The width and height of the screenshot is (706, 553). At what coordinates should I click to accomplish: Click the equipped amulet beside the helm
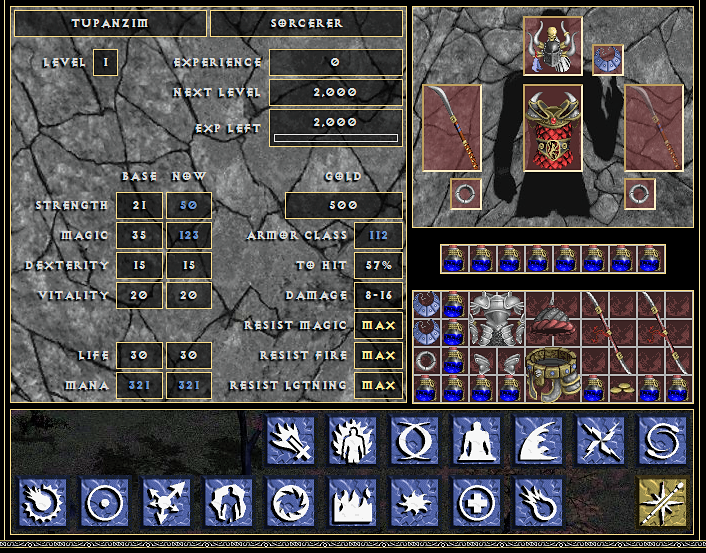[x=607, y=60]
